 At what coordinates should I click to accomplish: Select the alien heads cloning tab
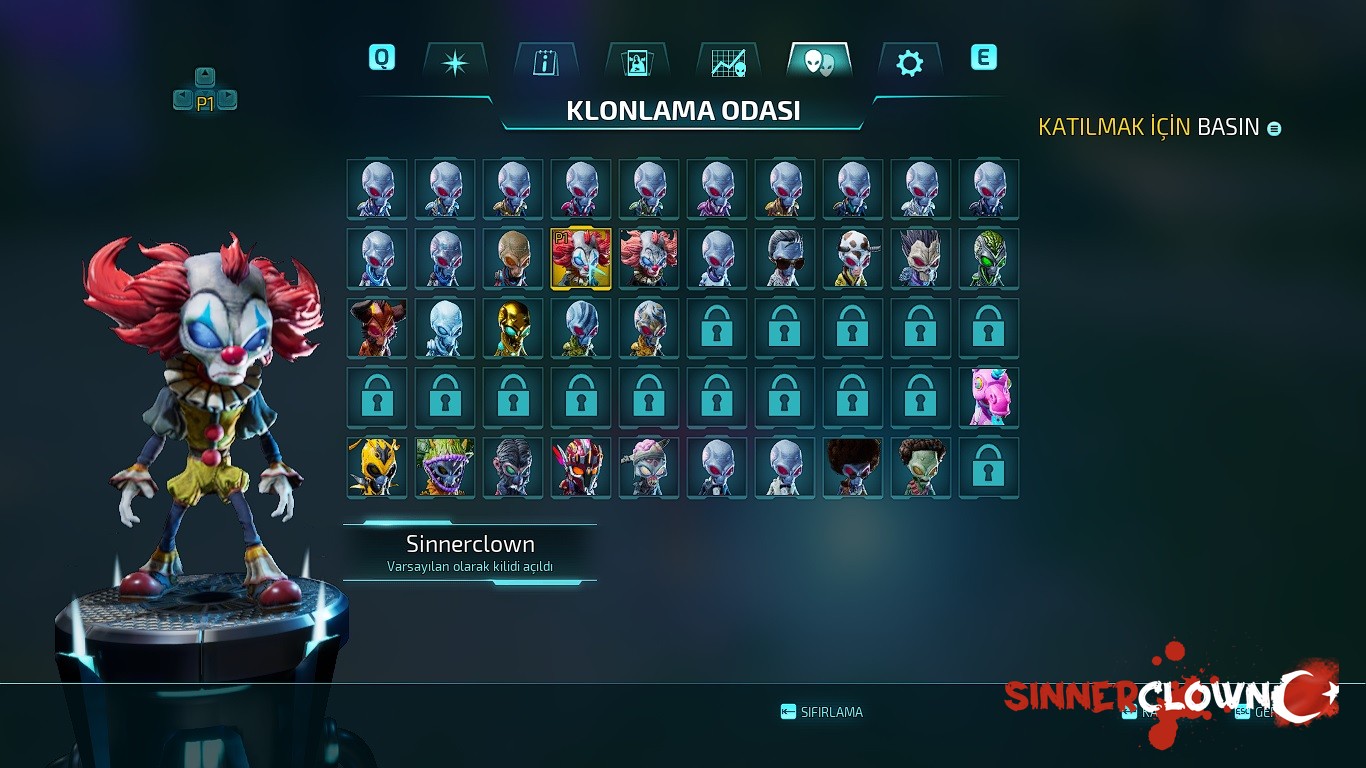click(819, 63)
